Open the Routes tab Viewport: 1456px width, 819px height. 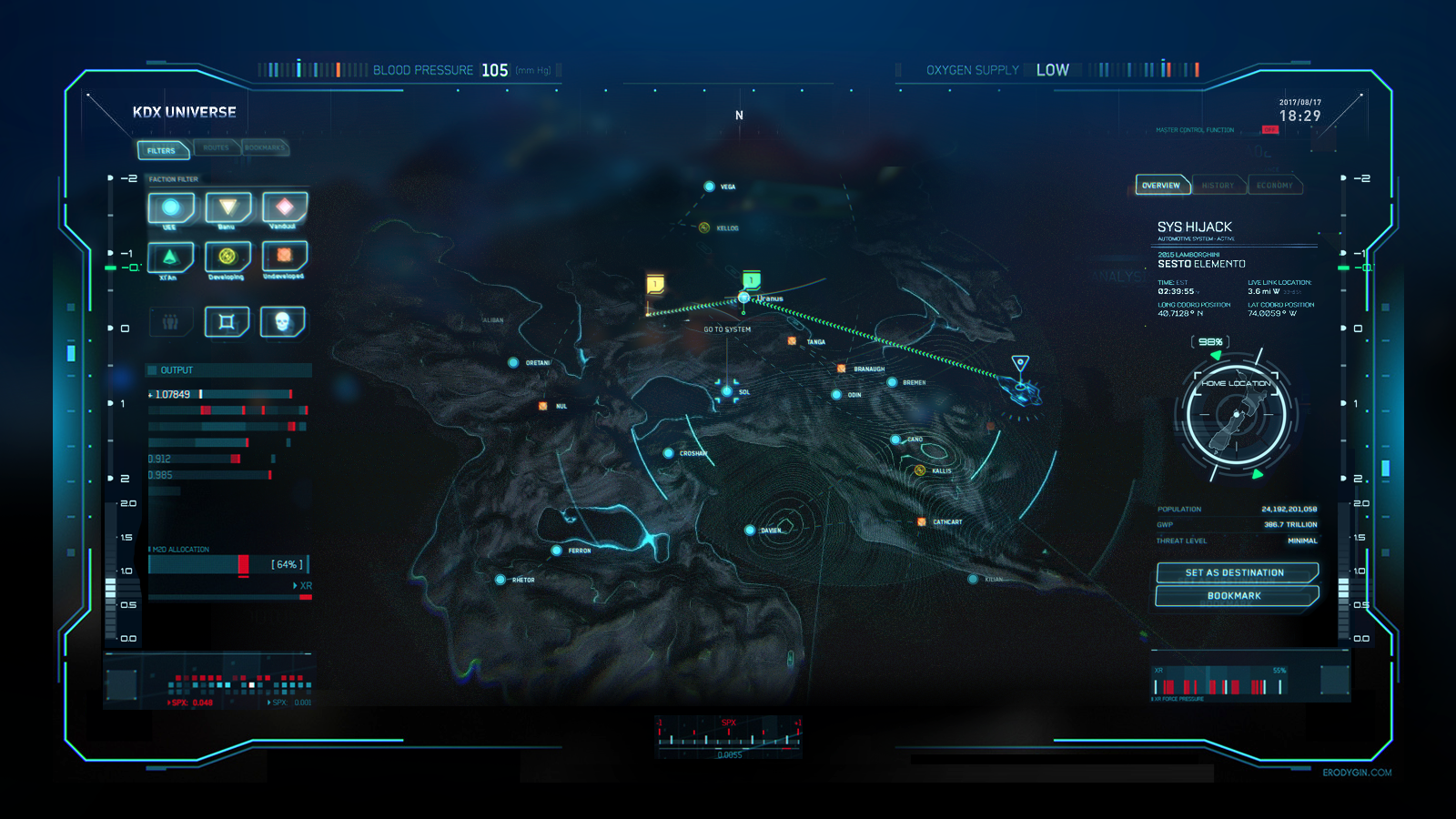217,147
